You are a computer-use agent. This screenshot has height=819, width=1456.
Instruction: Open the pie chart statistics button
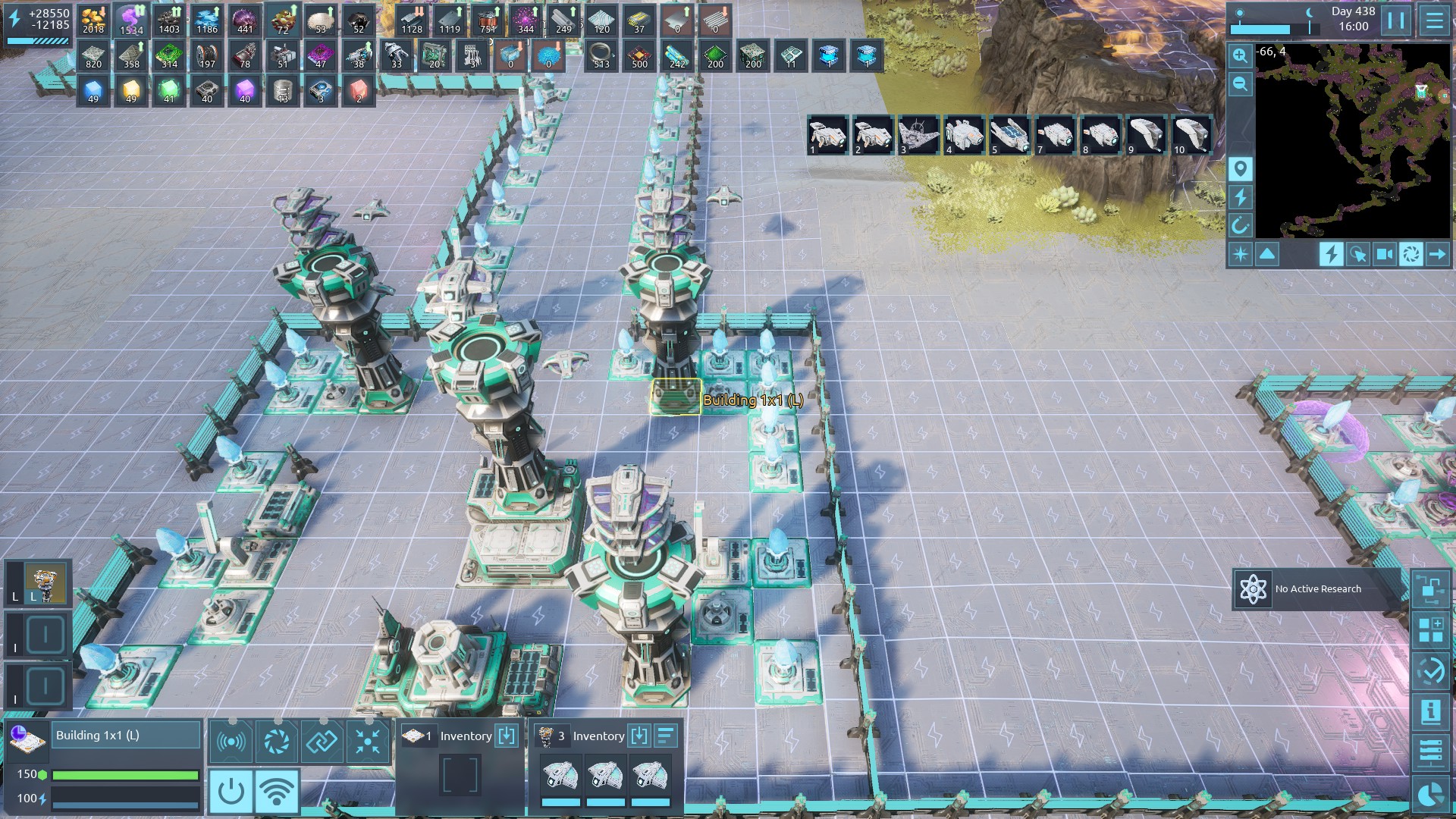pos(1431,794)
